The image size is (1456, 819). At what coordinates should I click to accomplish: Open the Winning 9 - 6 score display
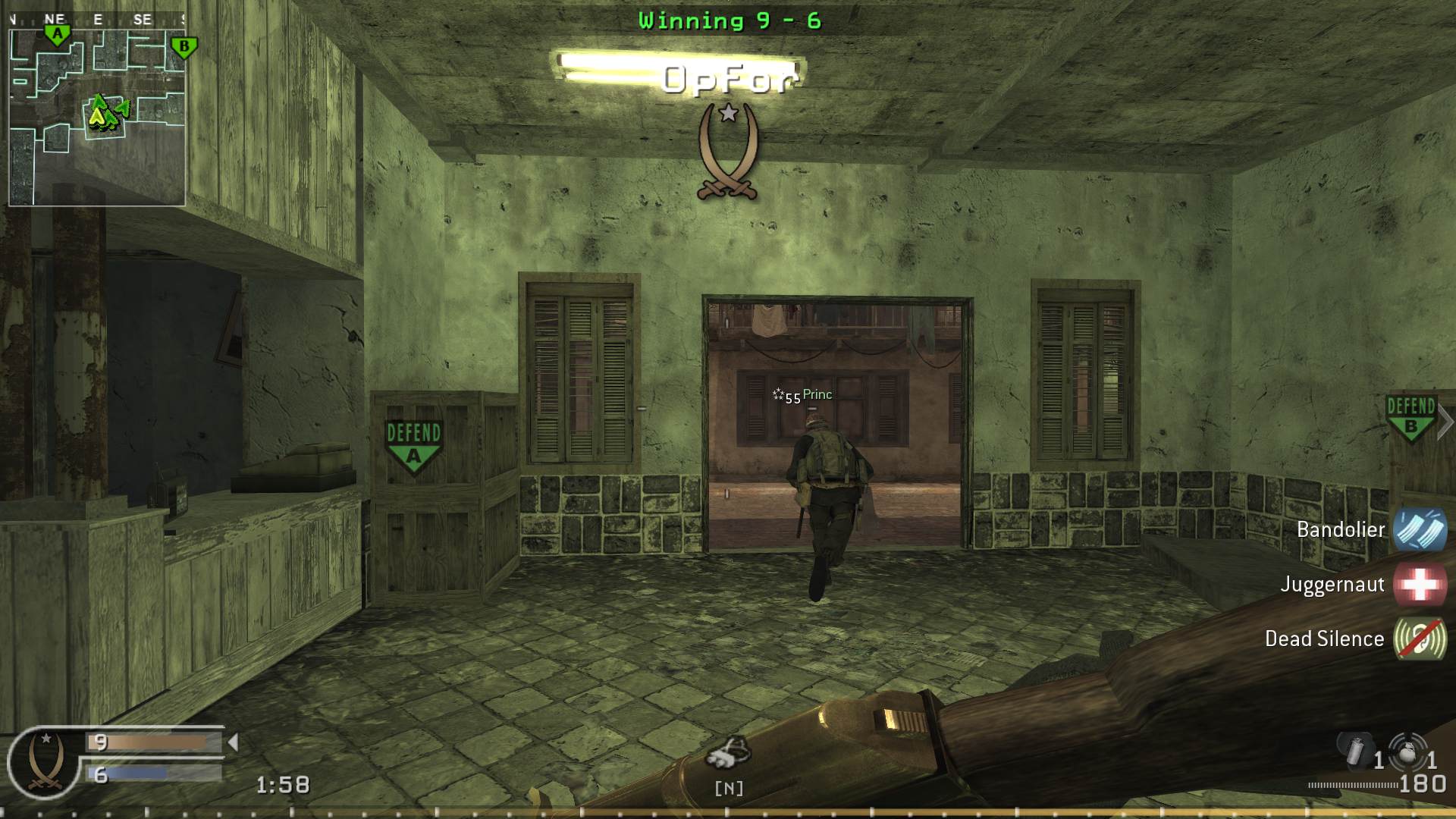730,20
